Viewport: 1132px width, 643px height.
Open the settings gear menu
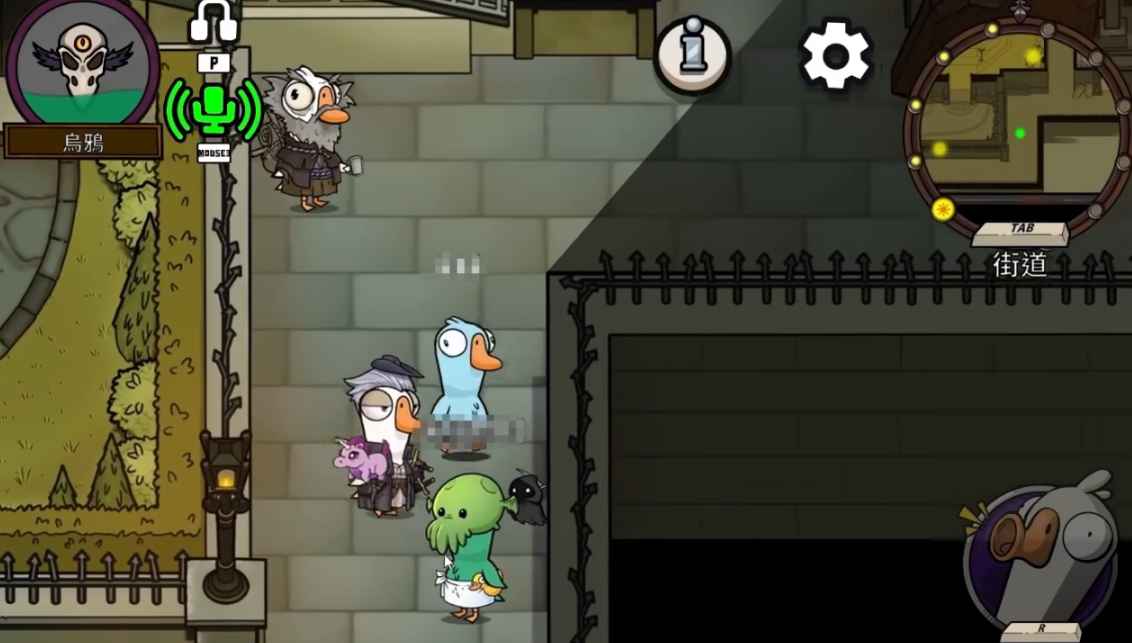click(835, 56)
